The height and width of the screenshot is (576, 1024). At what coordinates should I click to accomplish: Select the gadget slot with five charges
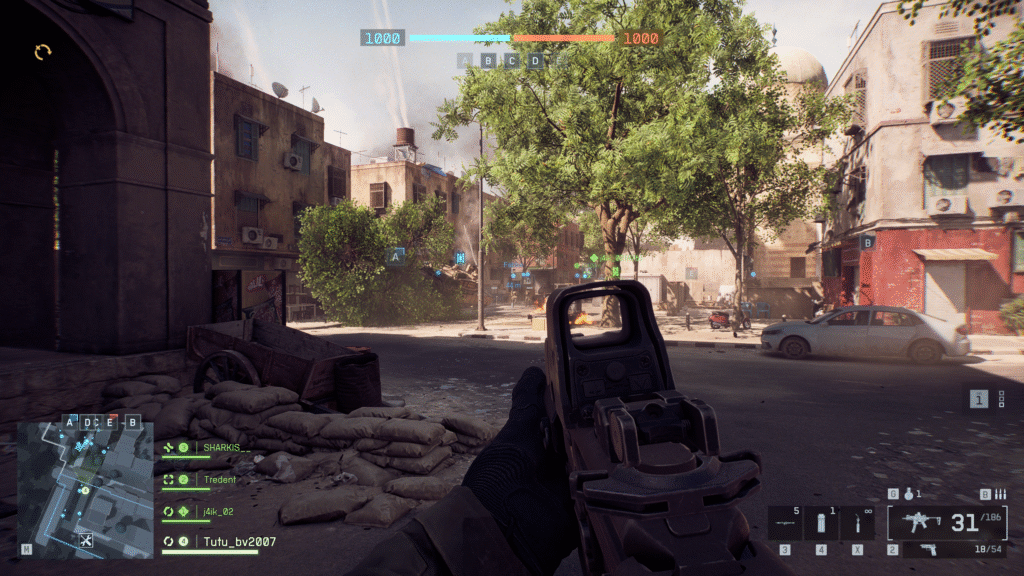pos(786,522)
